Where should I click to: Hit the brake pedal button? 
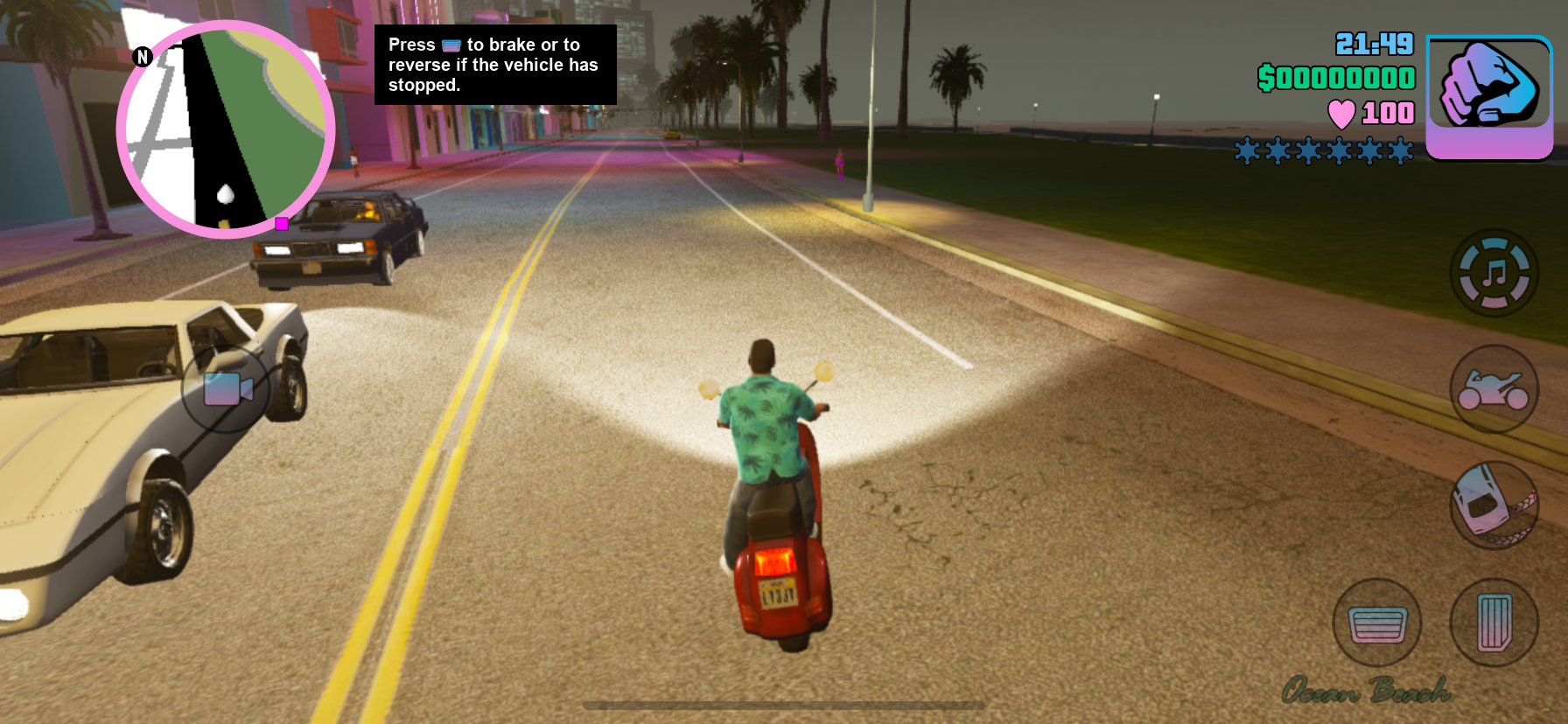click(1377, 623)
